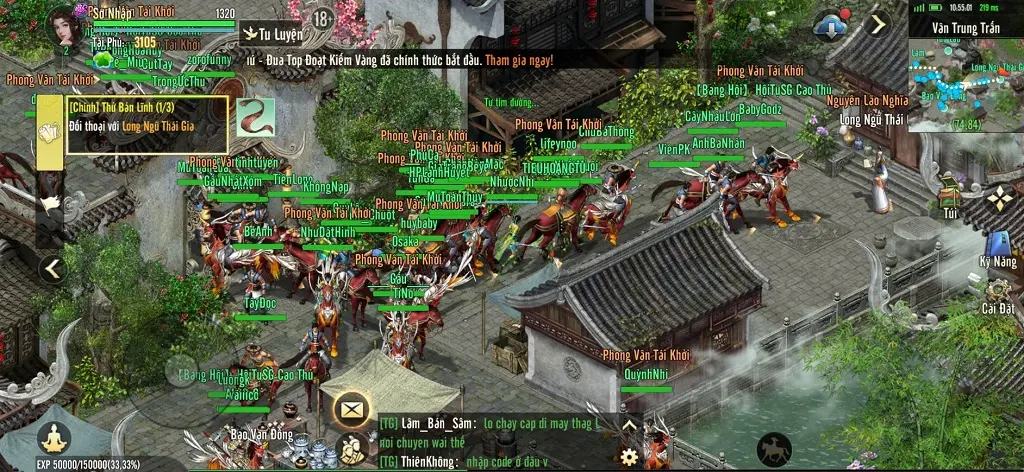Open the Vân Trung Trấn minimap
Viewport: 1024px width, 472px height.
pyautogui.click(x=966, y=82)
